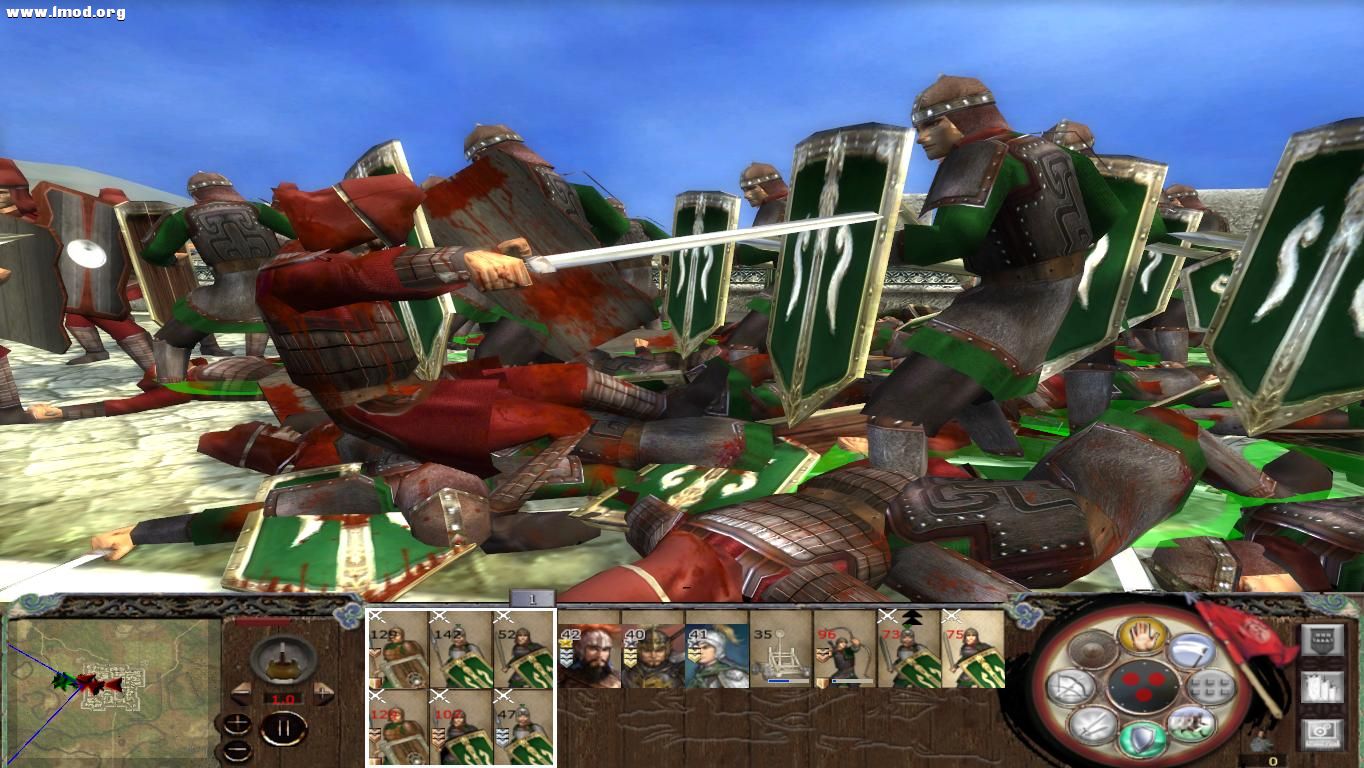Screen dimensions: 1364x768
Task: Open the unit statistics panel button
Action: [x=1322, y=686]
